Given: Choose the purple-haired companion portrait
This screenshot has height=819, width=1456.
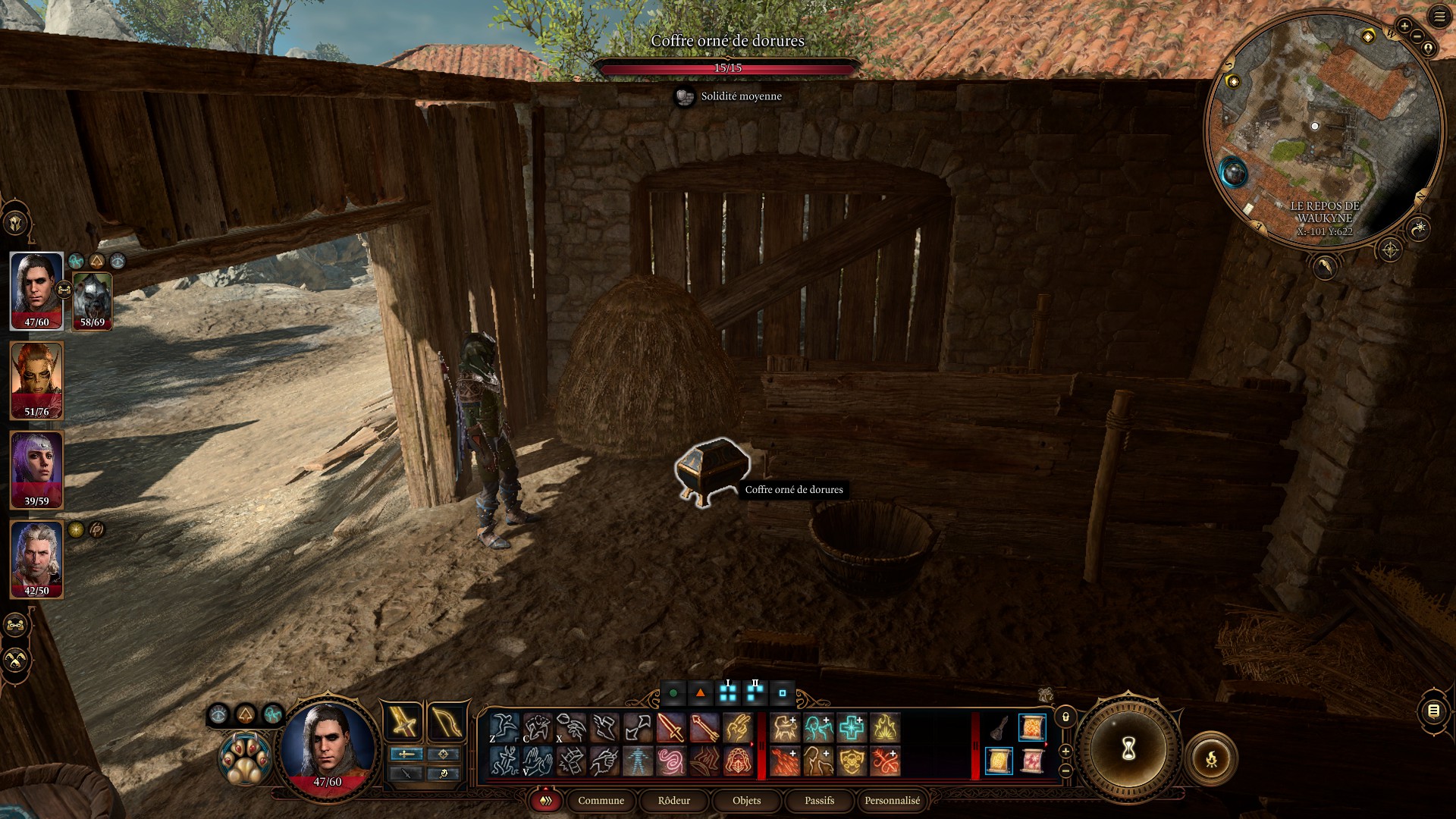Looking at the screenshot, I should click(36, 469).
